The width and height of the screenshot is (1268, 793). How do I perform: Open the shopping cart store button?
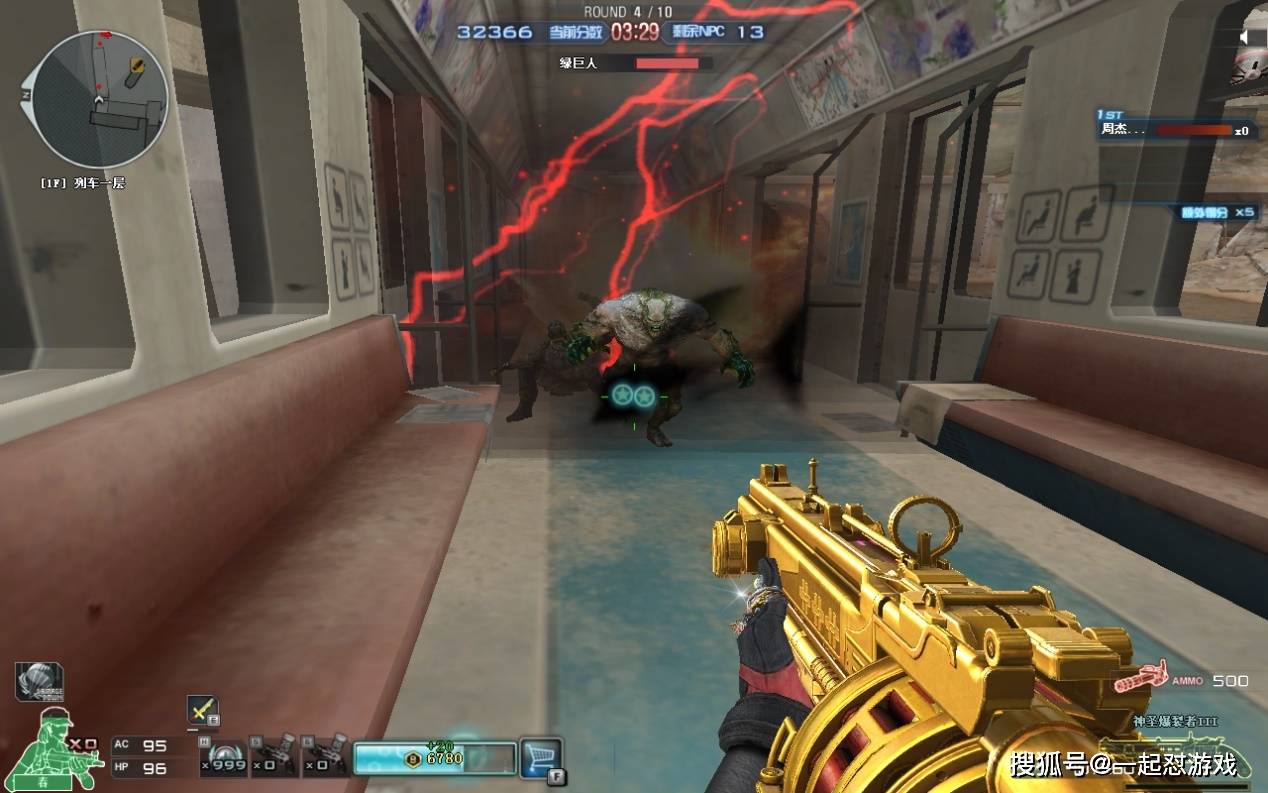541,757
